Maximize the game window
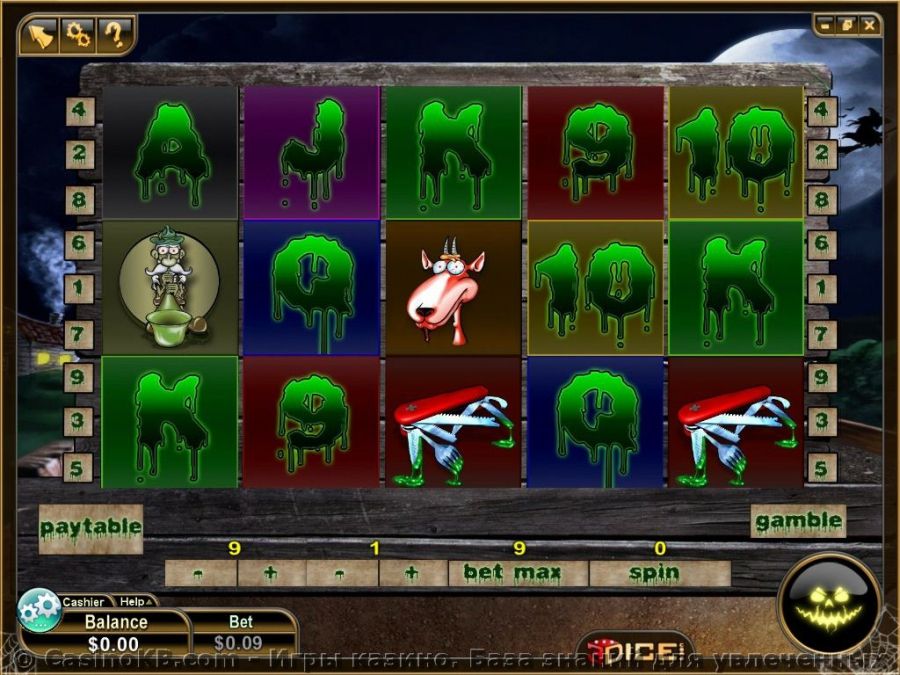Screen dimensions: 900x675 coord(848,23)
